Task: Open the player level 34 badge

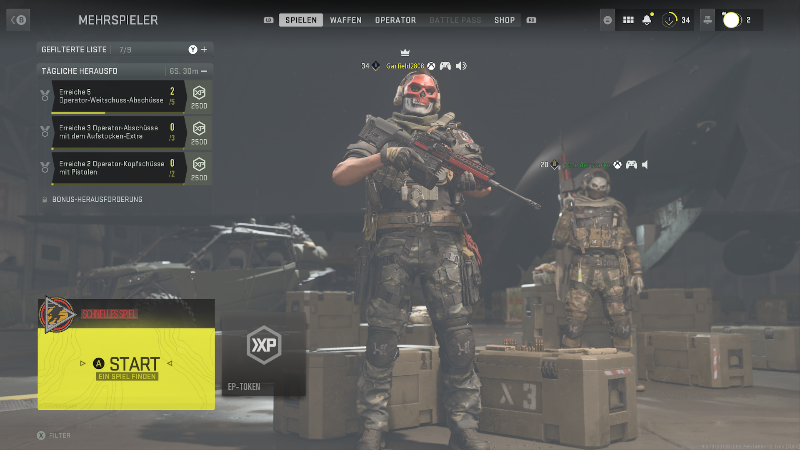Action: (x=677, y=20)
